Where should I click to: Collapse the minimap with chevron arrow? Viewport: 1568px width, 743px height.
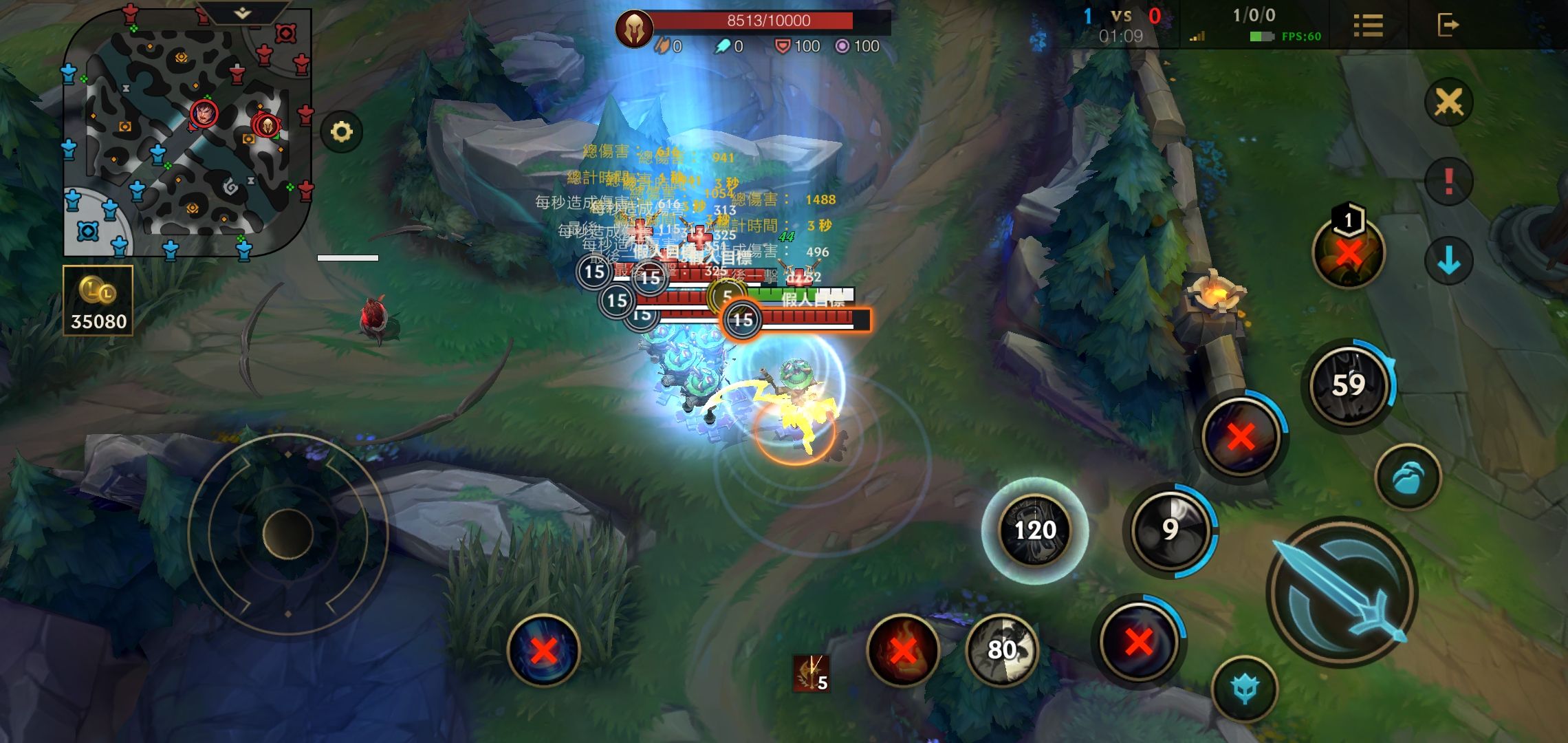[x=242, y=13]
